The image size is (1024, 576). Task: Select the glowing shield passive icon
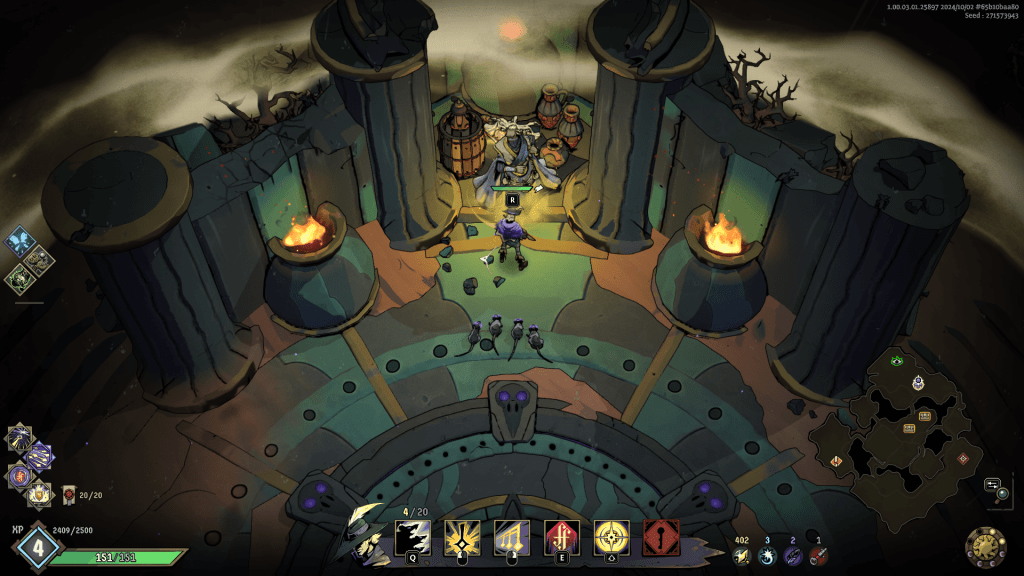[39, 492]
